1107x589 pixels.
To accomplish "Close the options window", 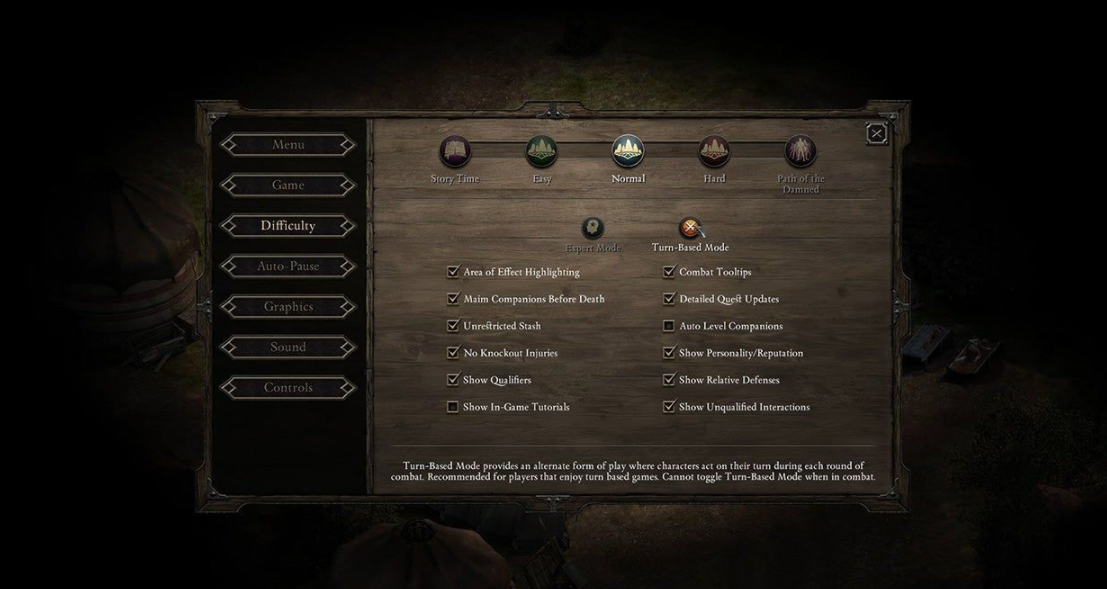I will click(x=876, y=133).
